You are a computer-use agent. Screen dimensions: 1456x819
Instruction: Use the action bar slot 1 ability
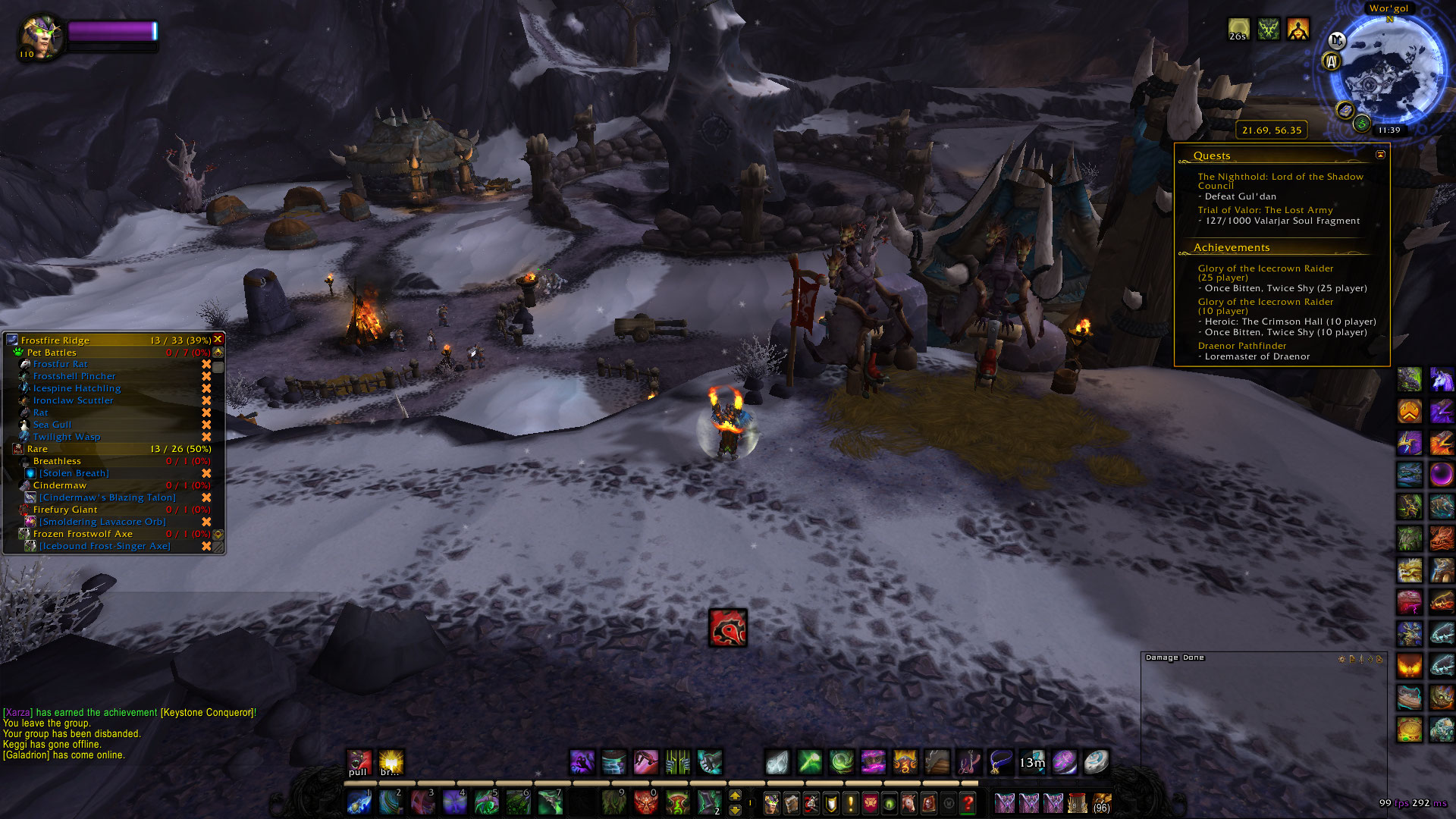(x=359, y=802)
